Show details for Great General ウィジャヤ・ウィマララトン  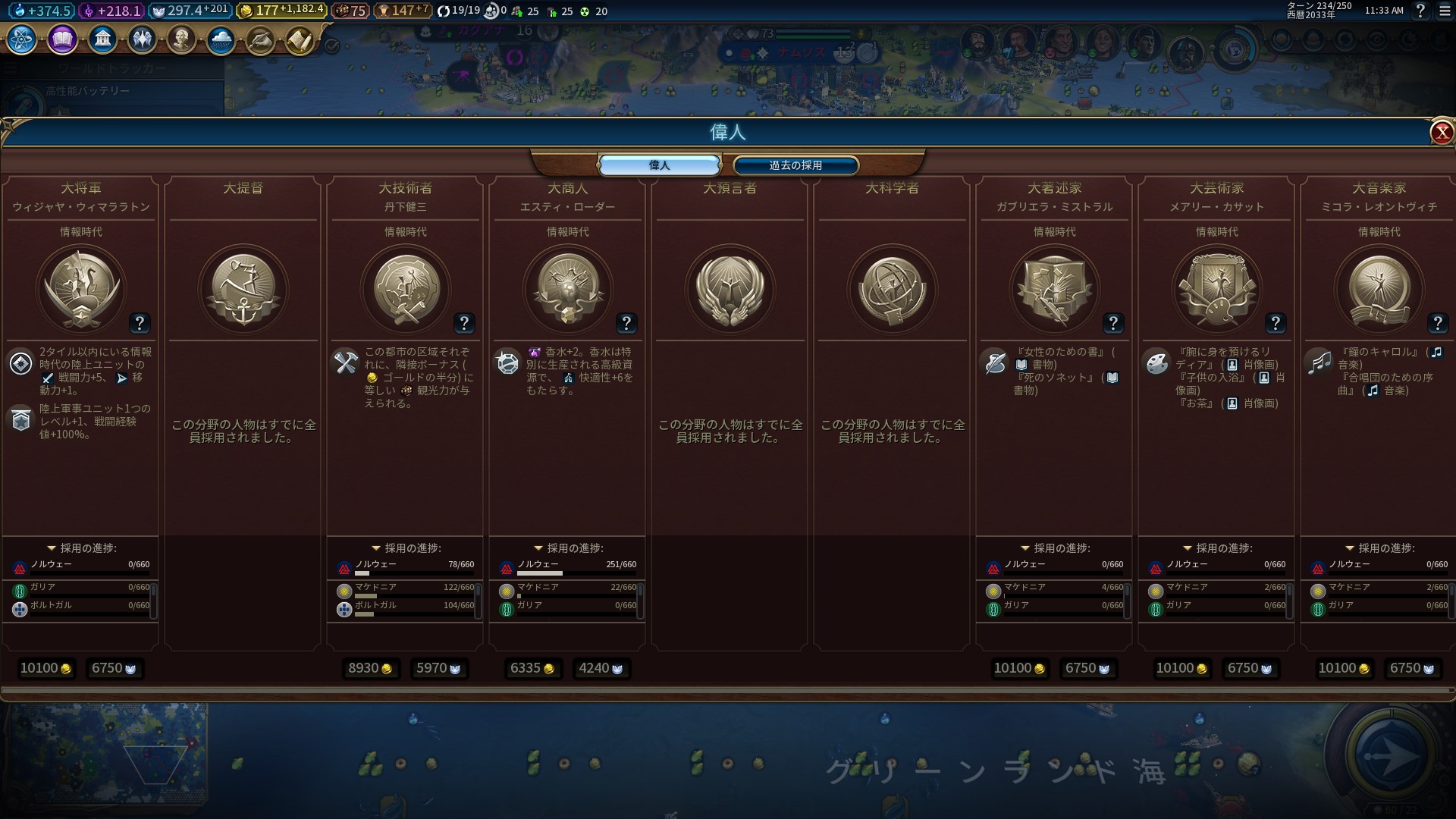click(x=140, y=323)
